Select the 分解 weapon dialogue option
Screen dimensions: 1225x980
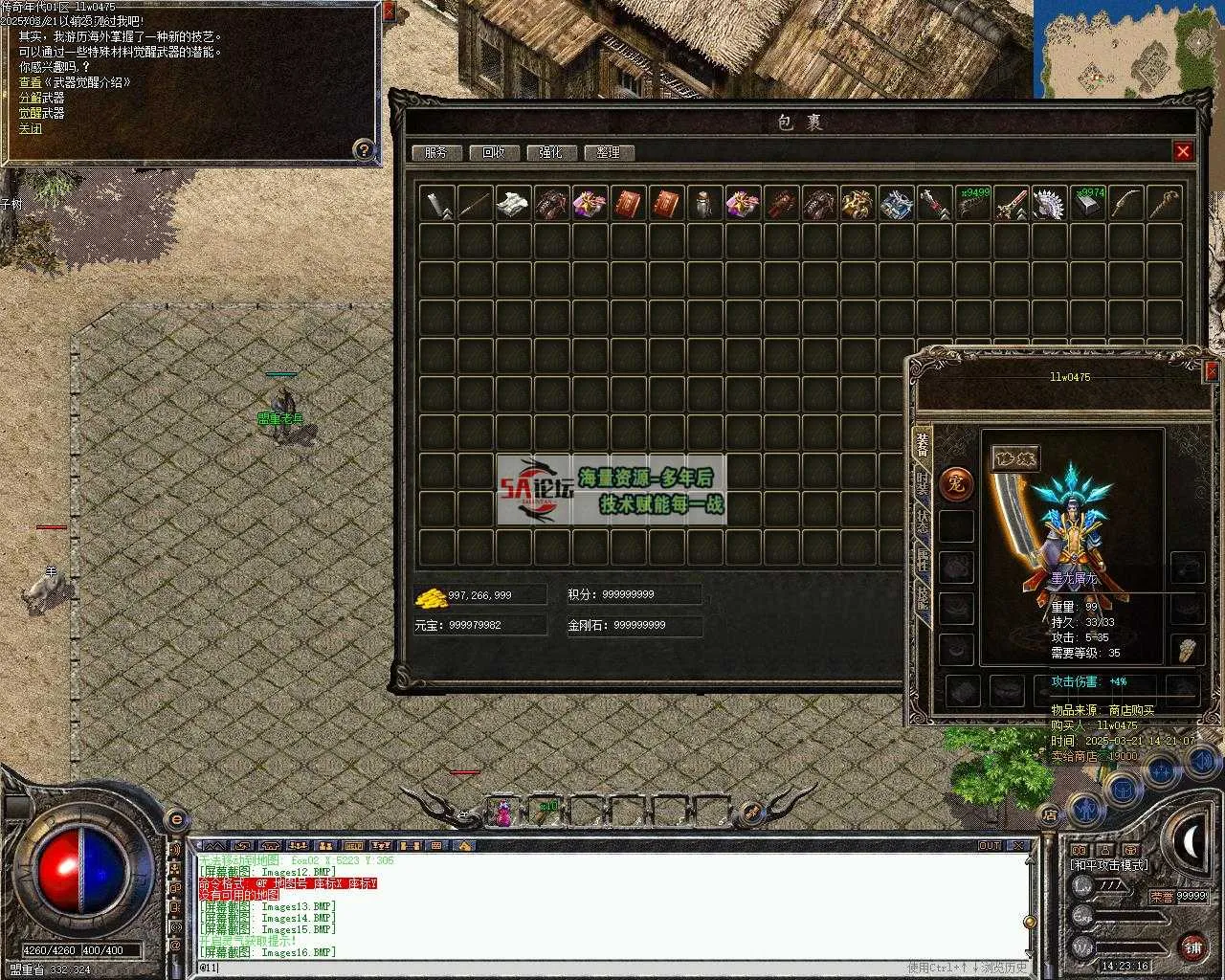pyautogui.click(x=41, y=98)
